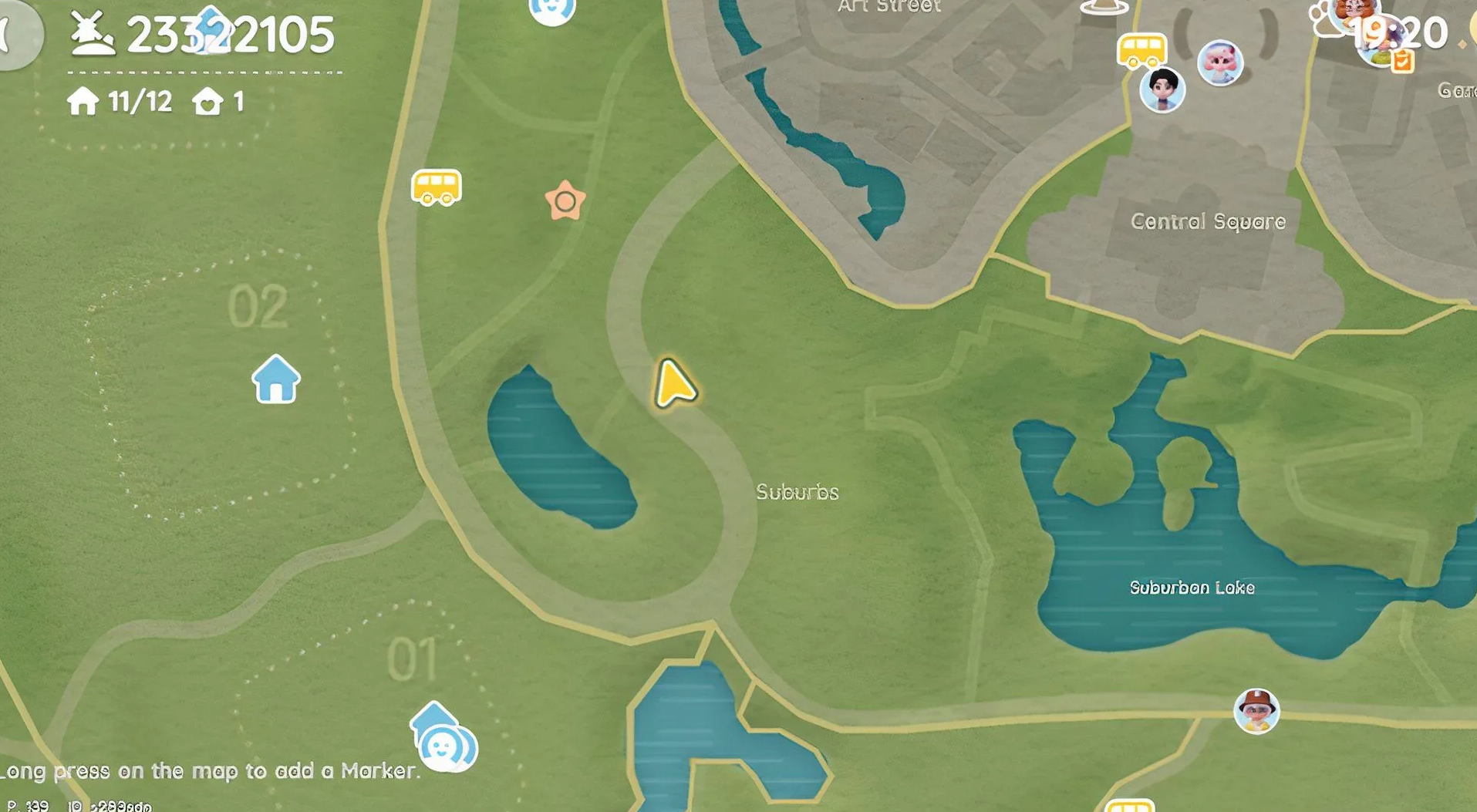Click the bus stop icon beside the star marker

coord(437,187)
